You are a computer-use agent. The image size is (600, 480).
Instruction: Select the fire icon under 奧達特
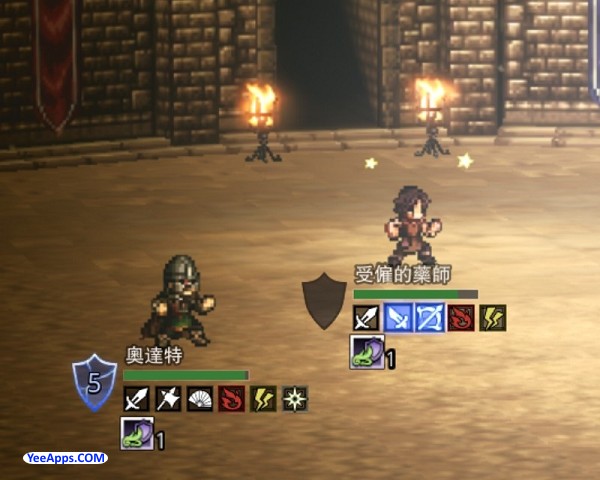point(232,399)
